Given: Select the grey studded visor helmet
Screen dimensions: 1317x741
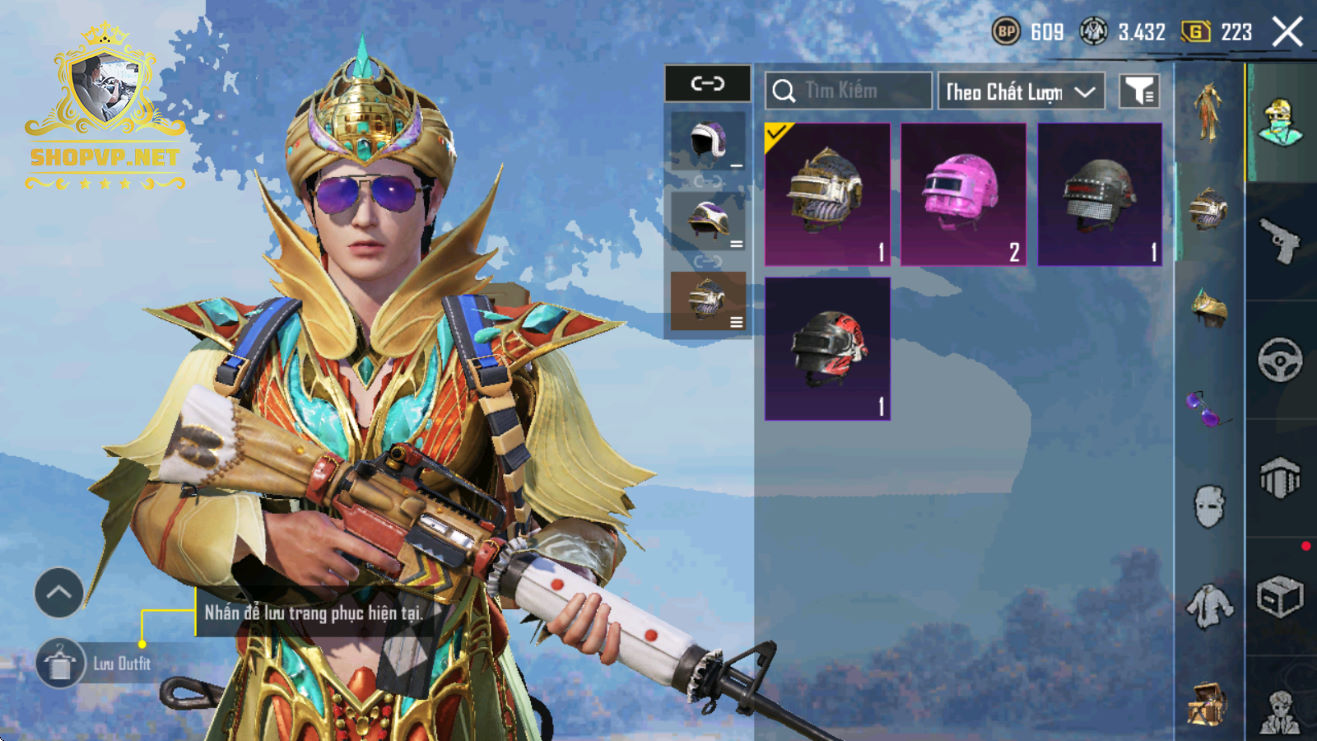Looking at the screenshot, I should pyautogui.click(x=1100, y=195).
